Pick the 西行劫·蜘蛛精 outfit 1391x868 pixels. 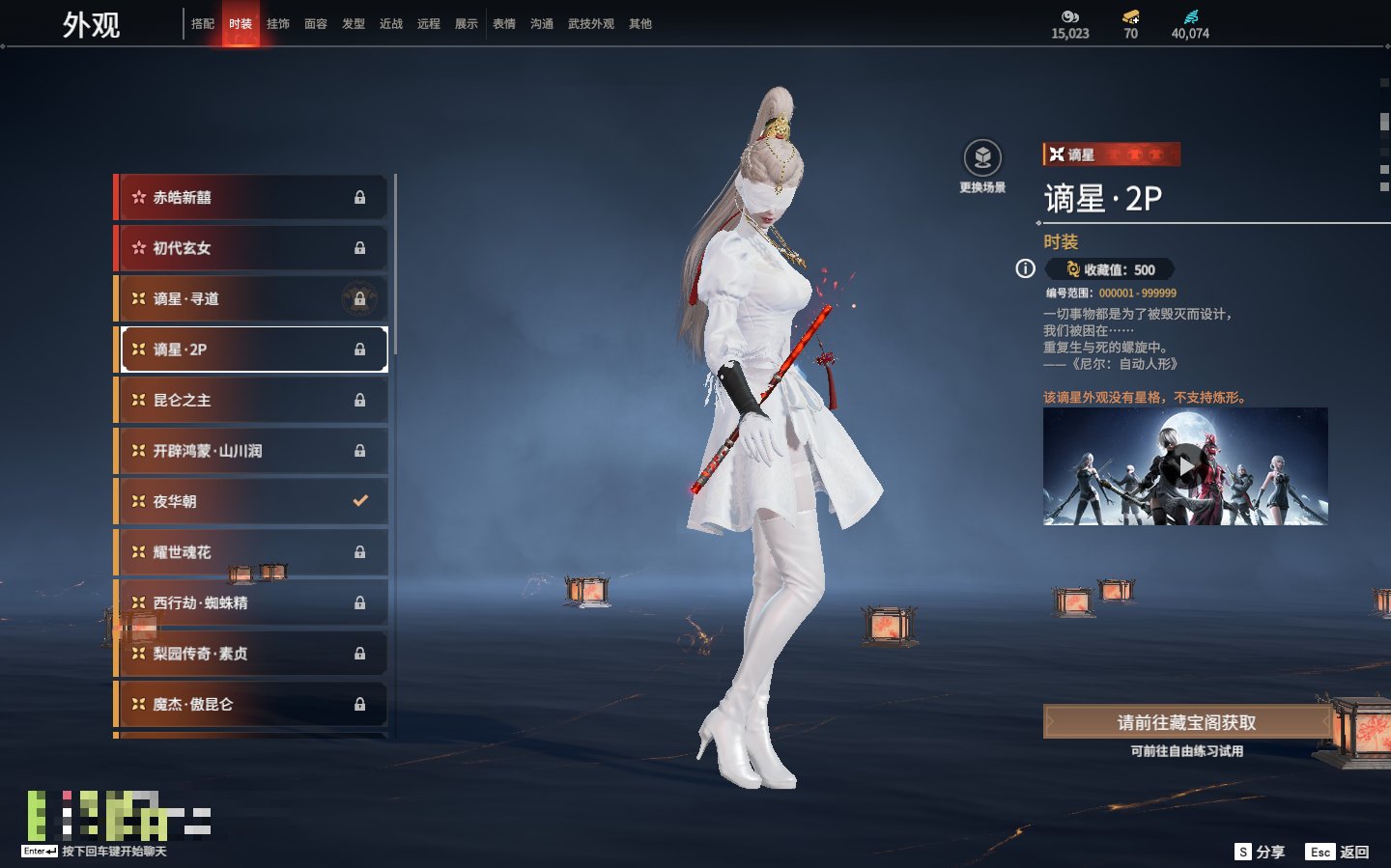point(251,602)
